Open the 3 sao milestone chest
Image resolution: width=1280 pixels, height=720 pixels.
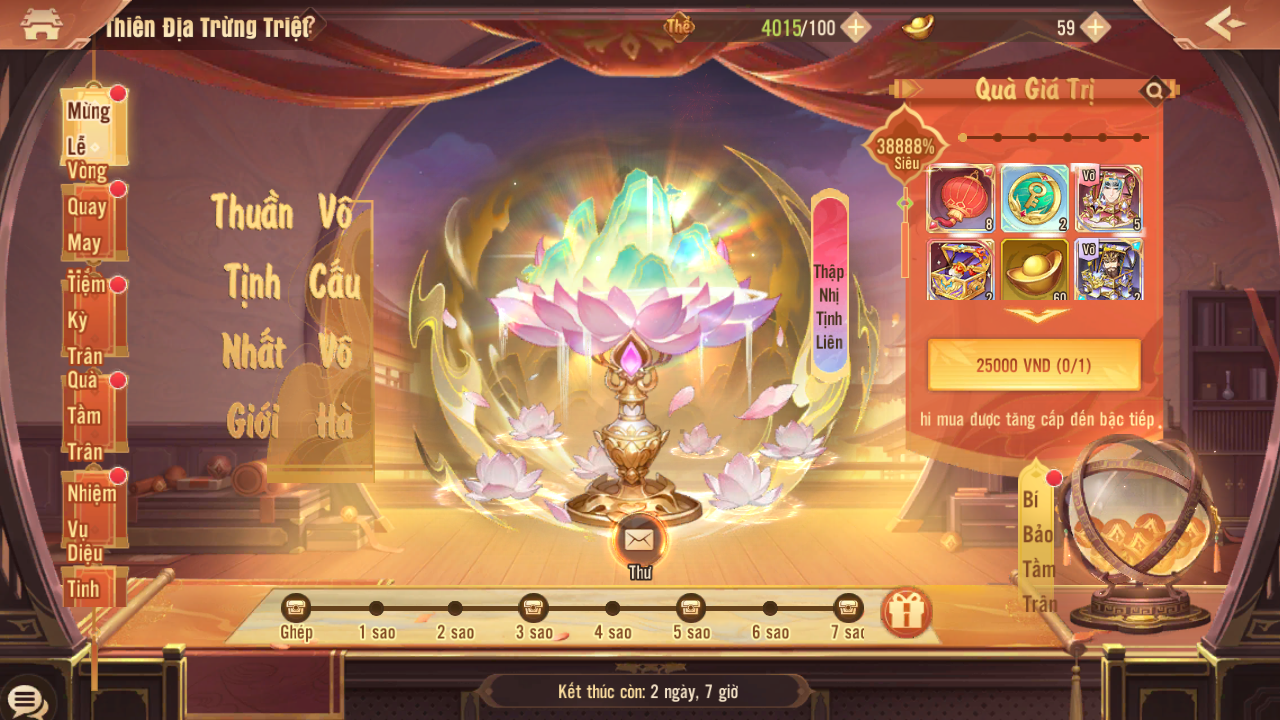coord(533,608)
